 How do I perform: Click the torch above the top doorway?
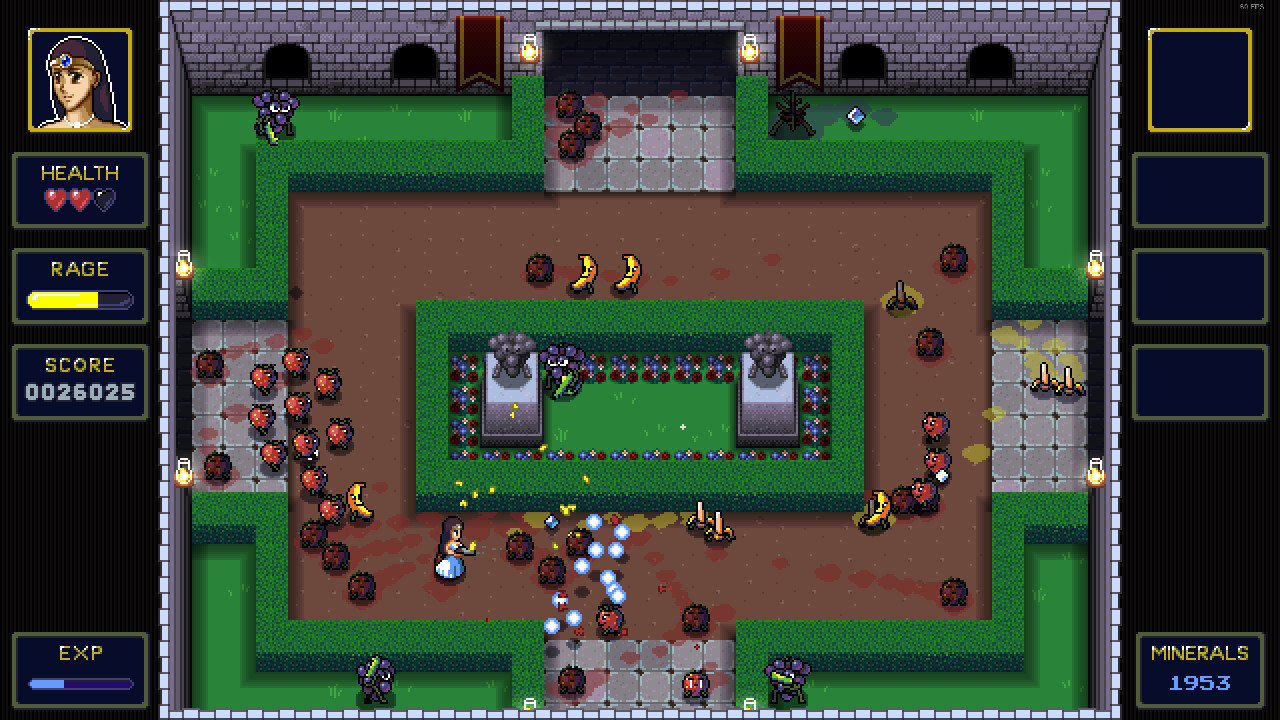528,50
